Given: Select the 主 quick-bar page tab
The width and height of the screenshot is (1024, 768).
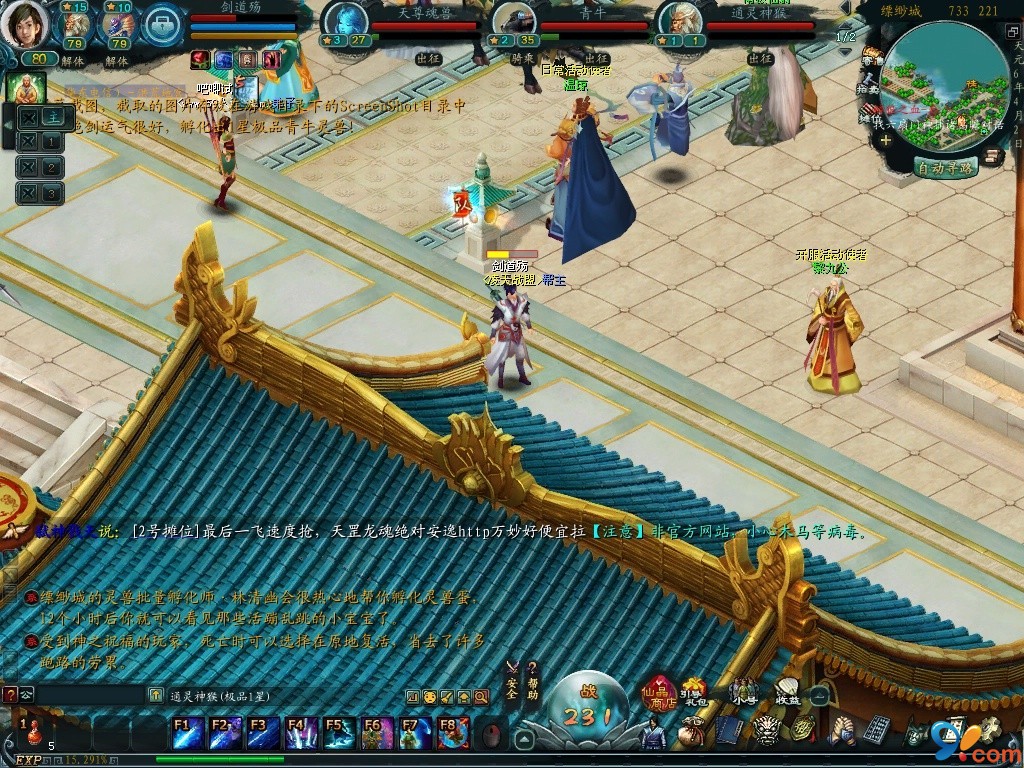Looking at the screenshot, I should 52,115.
